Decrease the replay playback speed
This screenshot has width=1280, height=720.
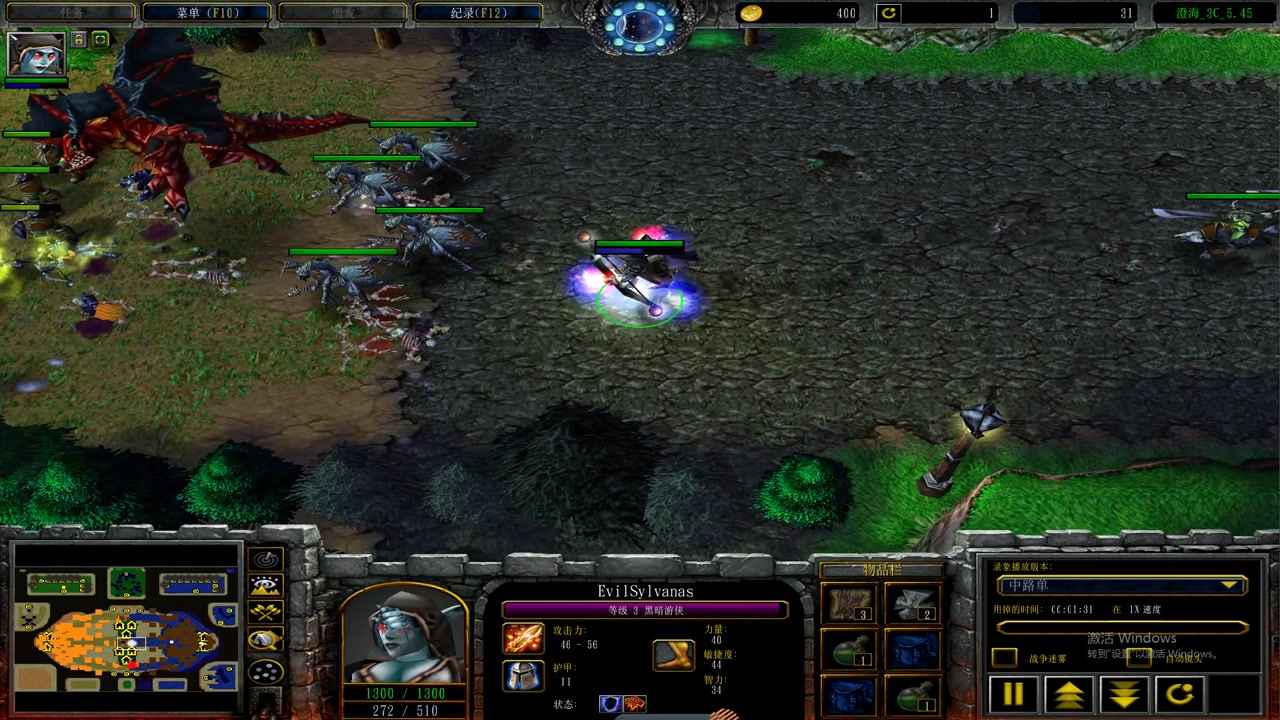(x=1124, y=694)
